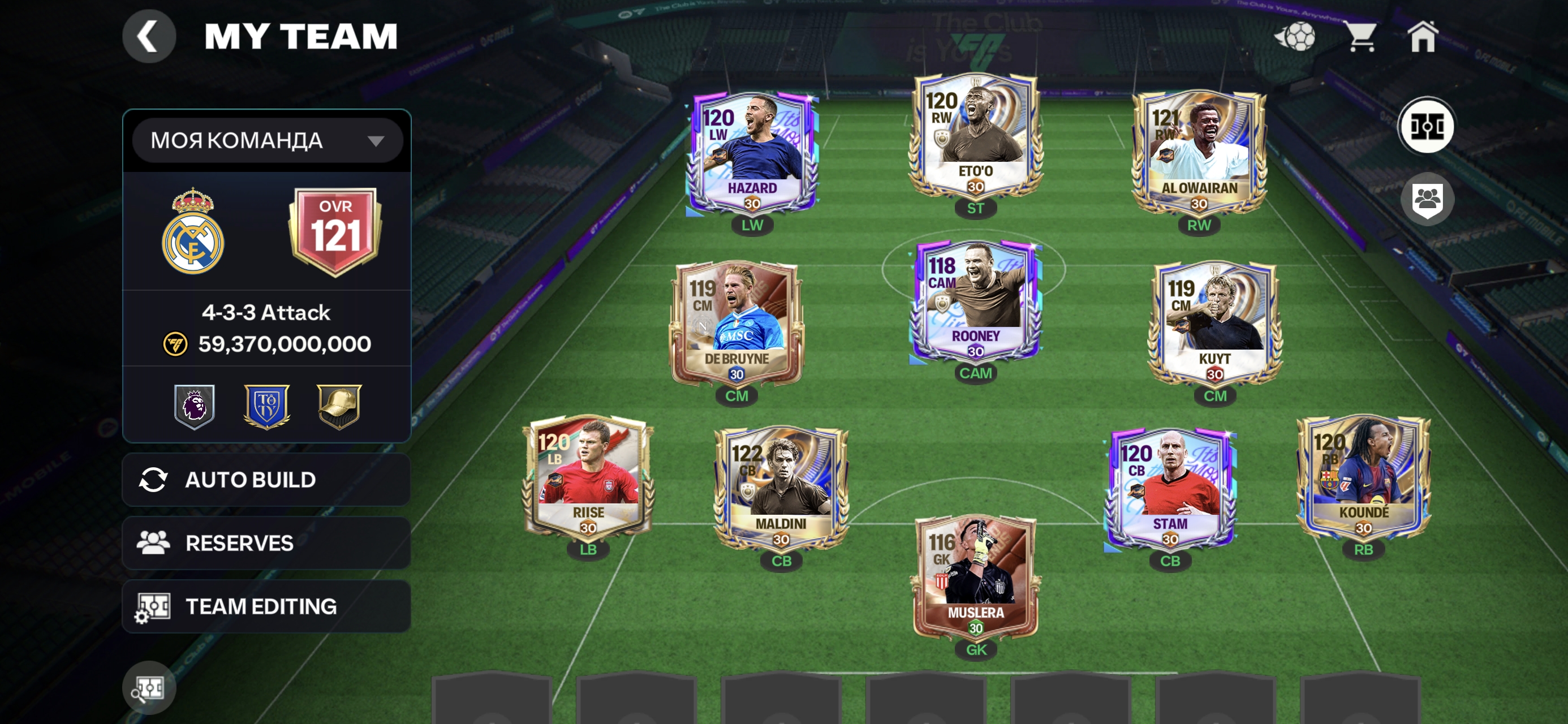Open the formation pitch view icon
The width and height of the screenshot is (1568, 724).
point(1426,127)
